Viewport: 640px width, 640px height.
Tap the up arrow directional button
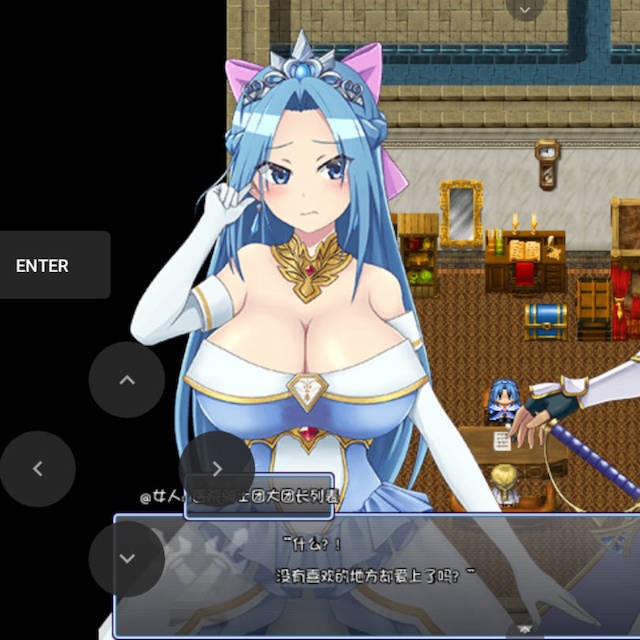tap(127, 380)
